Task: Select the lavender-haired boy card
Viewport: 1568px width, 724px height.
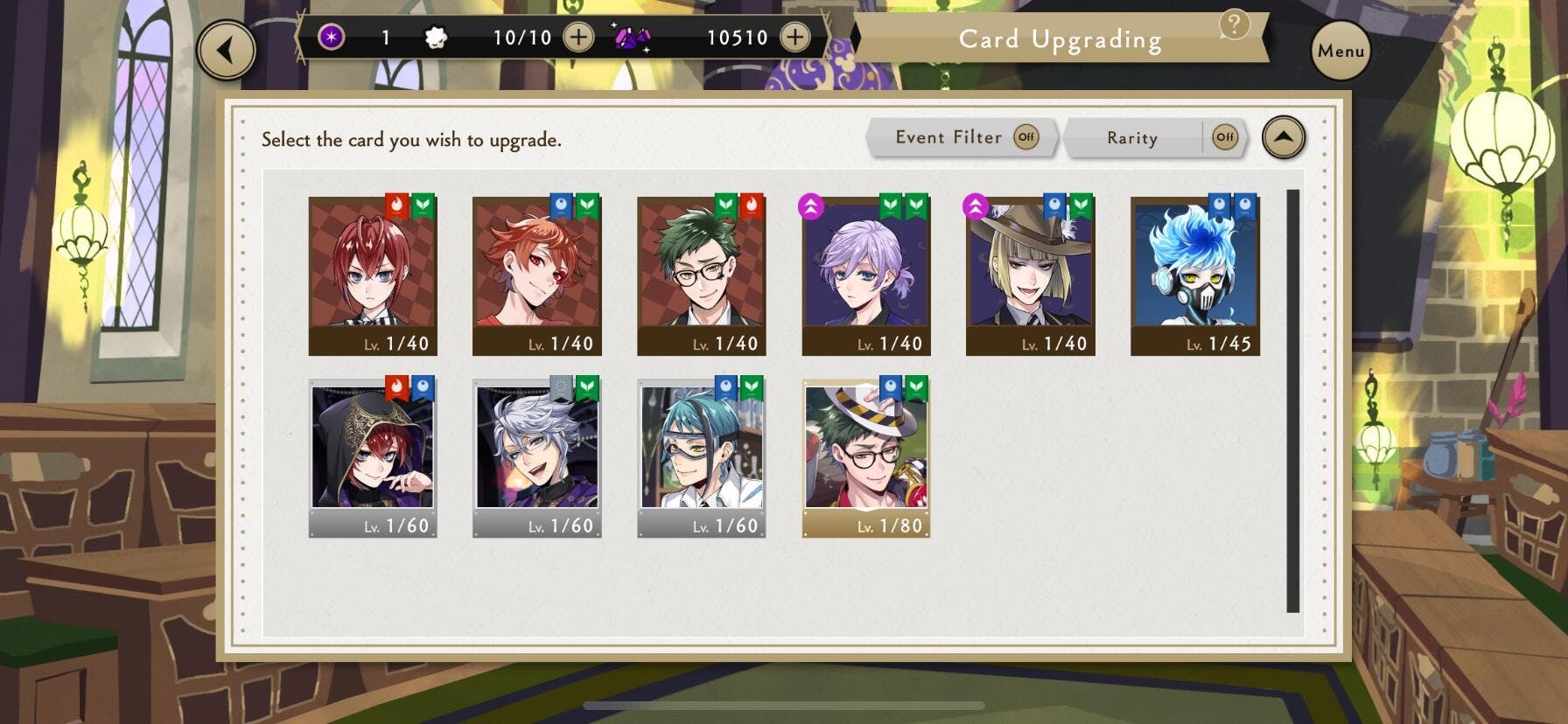Action: 865,275
